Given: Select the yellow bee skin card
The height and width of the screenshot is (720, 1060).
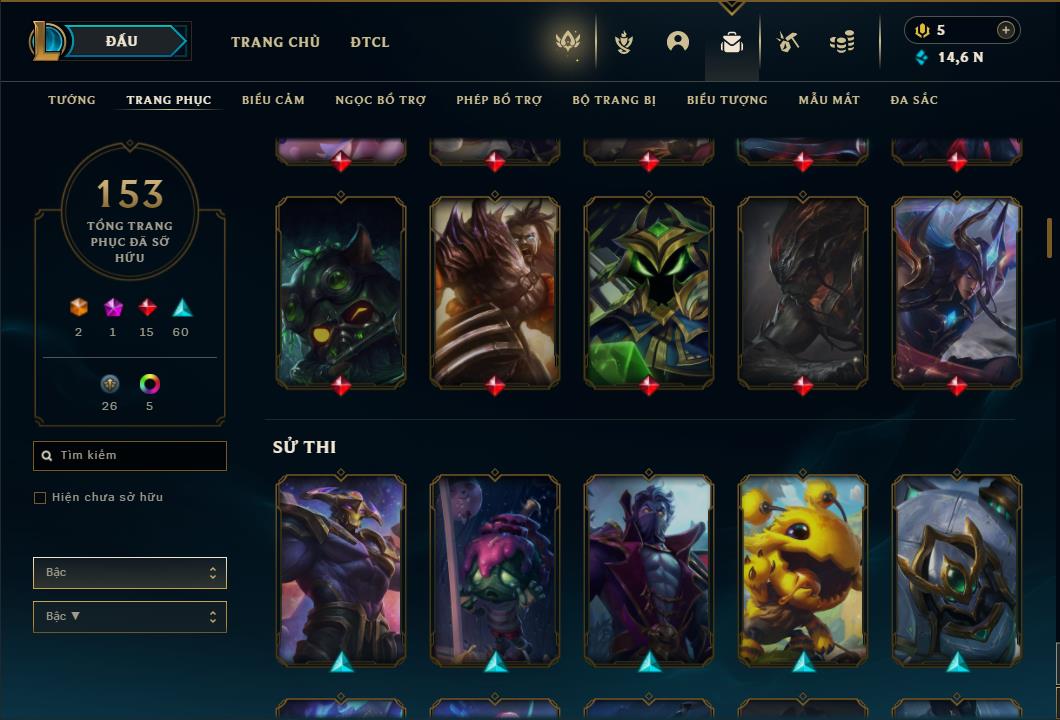Looking at the screenshot, I should pos(803,570).
